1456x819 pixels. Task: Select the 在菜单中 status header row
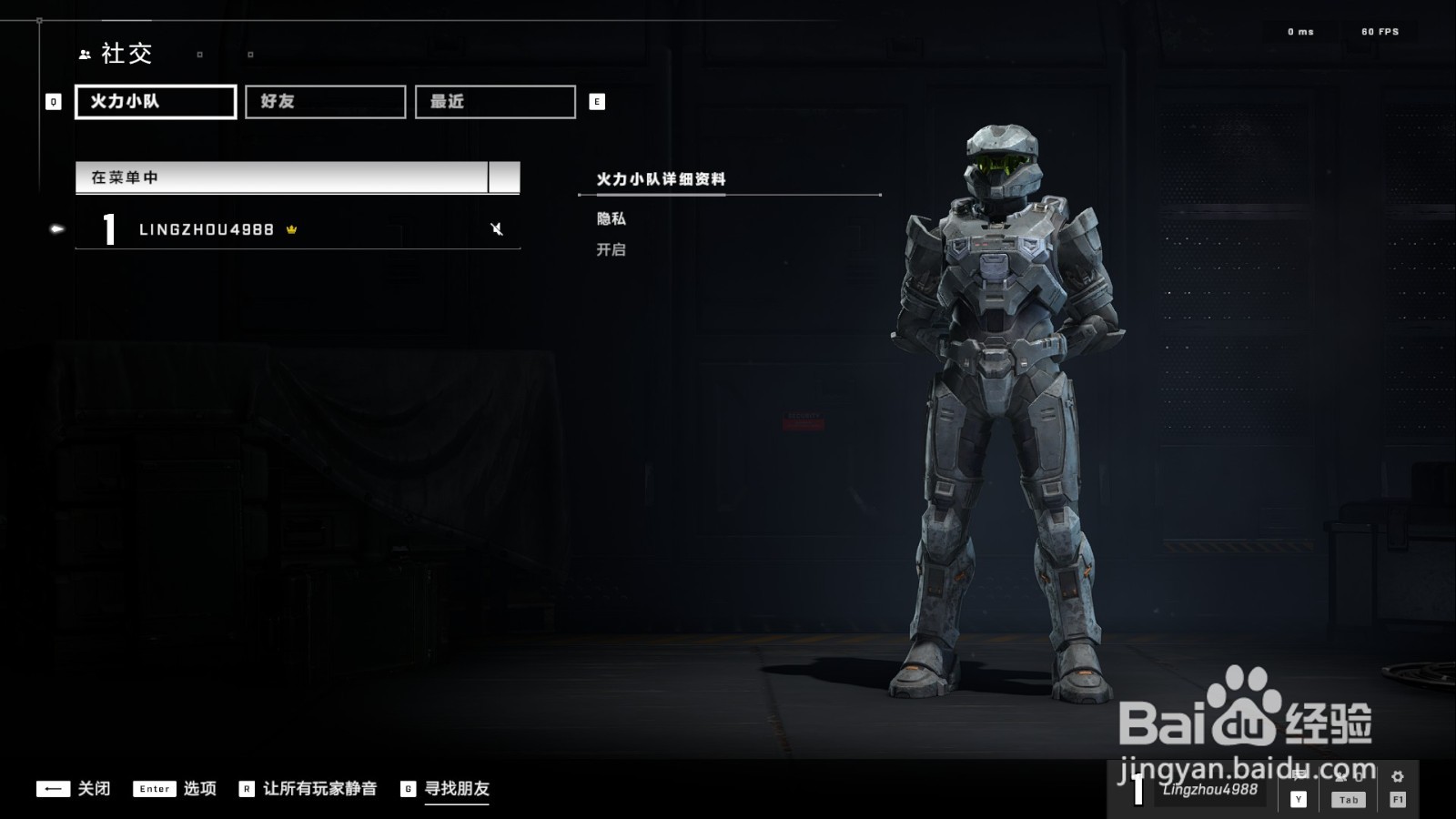[x=282, y=177]
